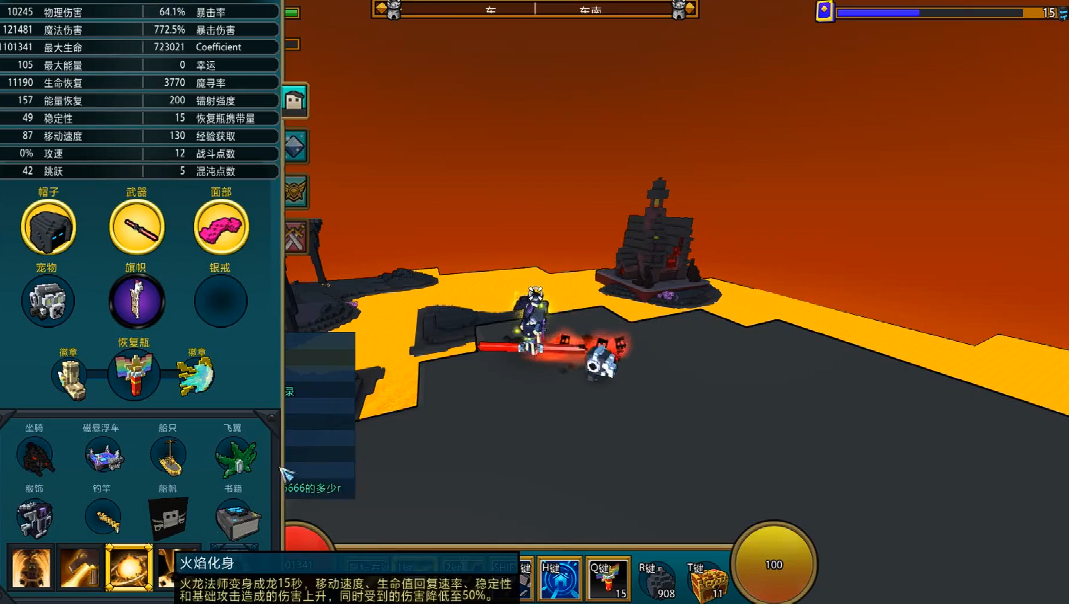Select the rainbow restoration flask slot

tap(135, 376)
